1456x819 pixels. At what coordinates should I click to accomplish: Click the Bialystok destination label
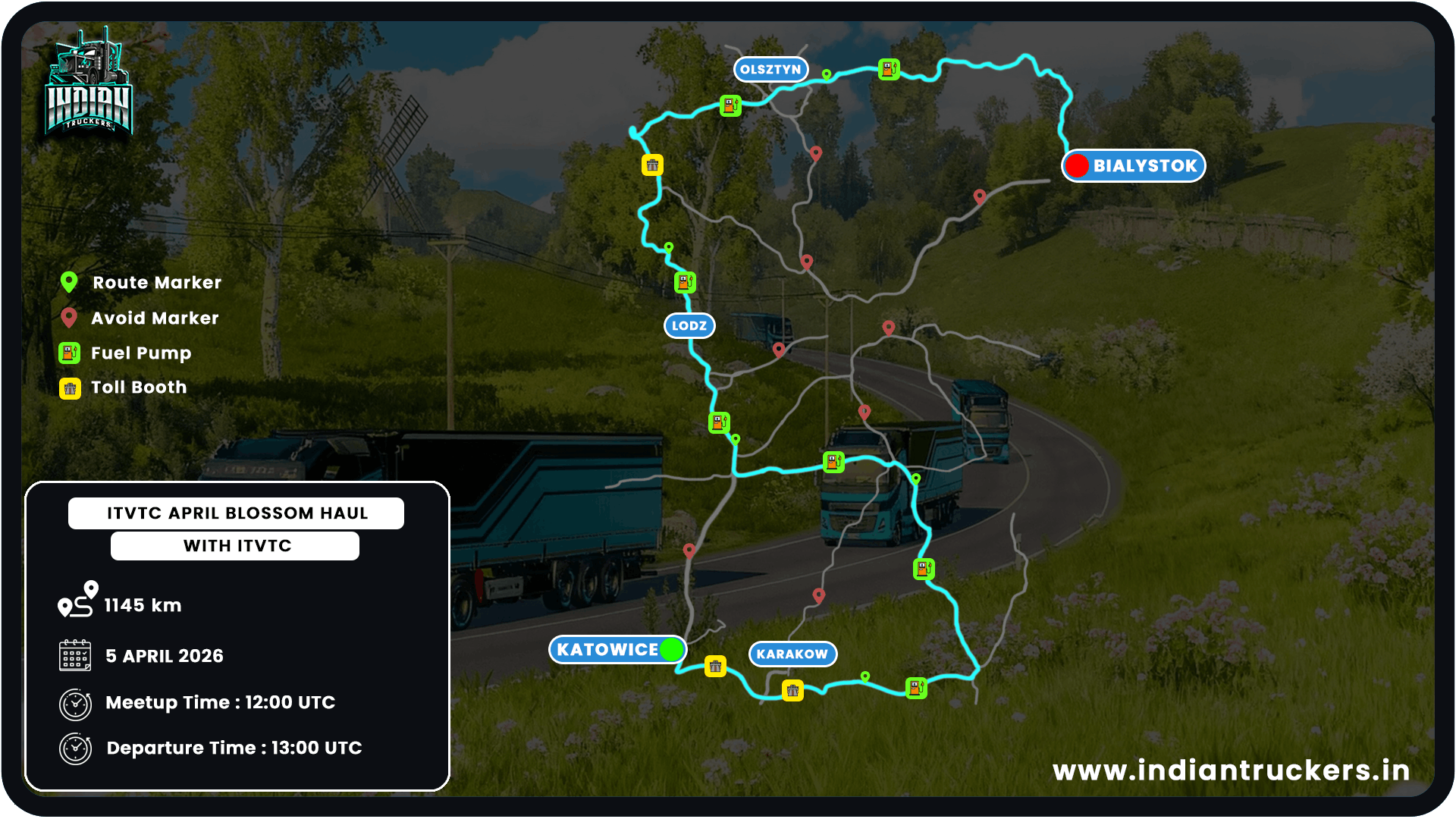pyautogui.click(x=1134, y=166)
